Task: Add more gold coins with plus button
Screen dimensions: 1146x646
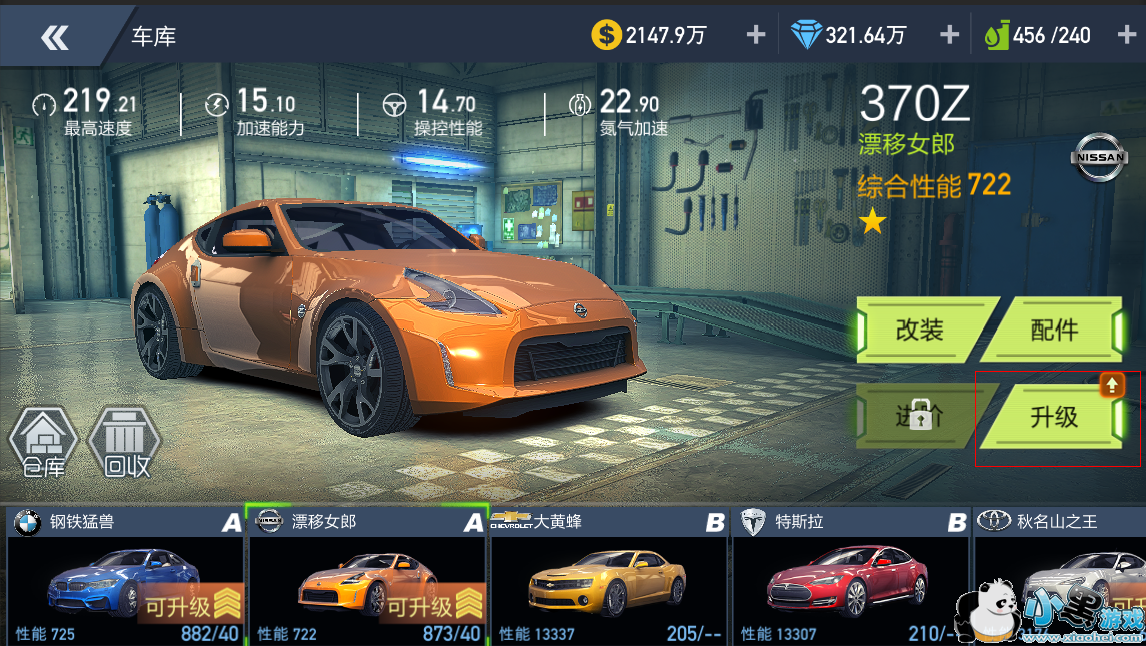Action: click(x=756, y=35)
